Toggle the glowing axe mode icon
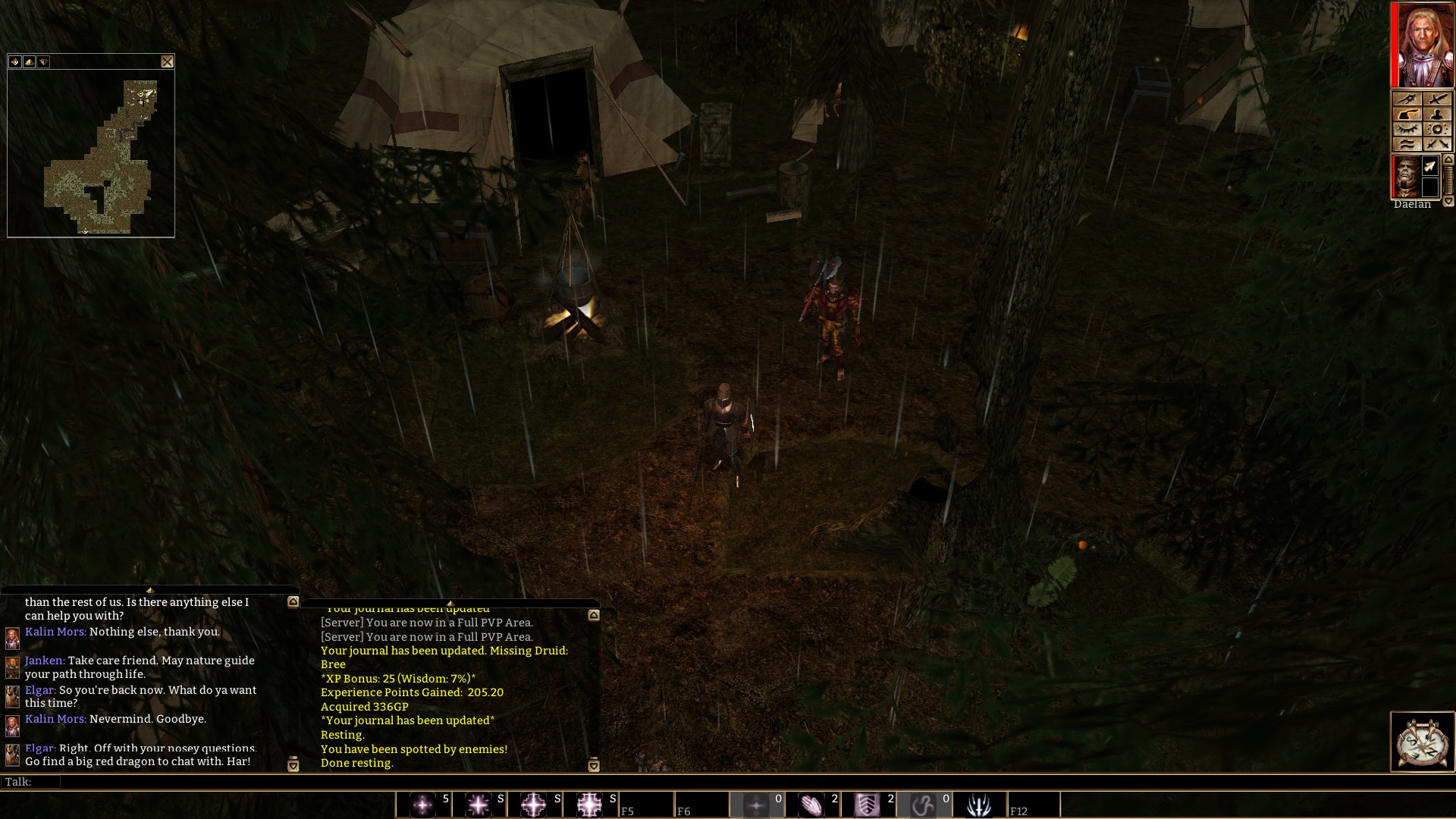The image size is (1456, 819). click(1407, 114)
